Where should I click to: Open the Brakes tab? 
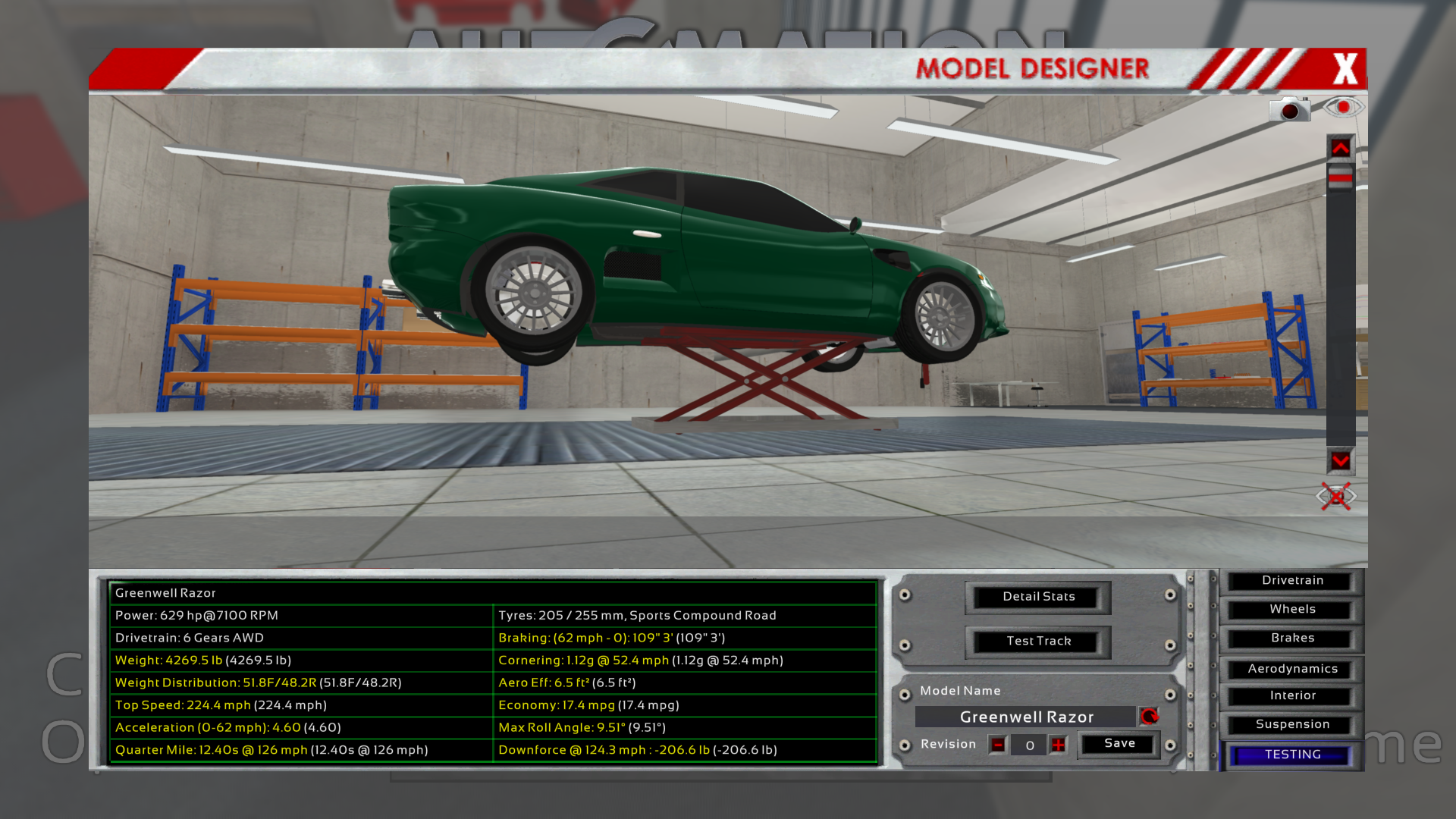coord(1292,639)
